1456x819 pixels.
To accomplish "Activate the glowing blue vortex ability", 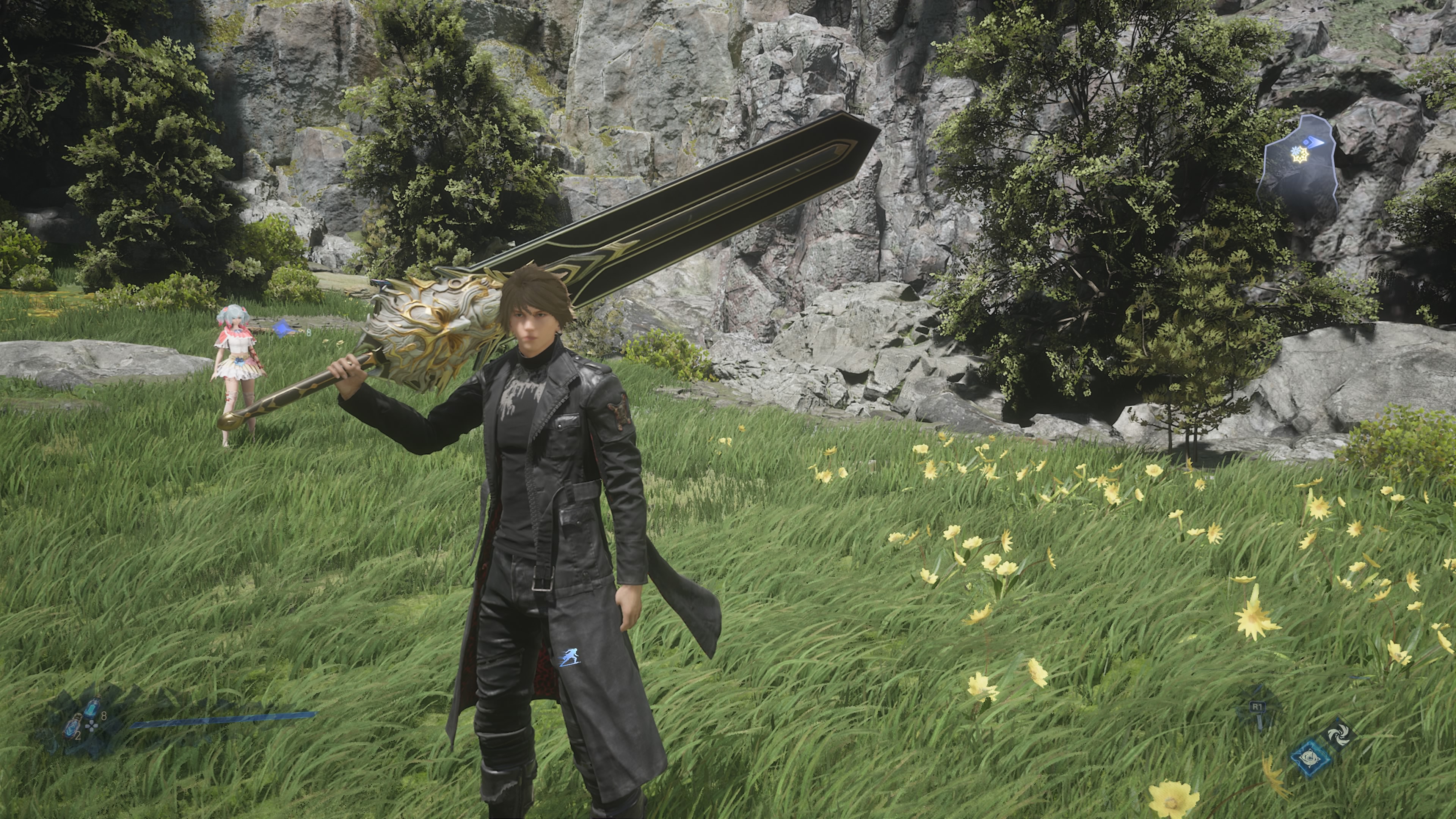I will (1310, 758).
